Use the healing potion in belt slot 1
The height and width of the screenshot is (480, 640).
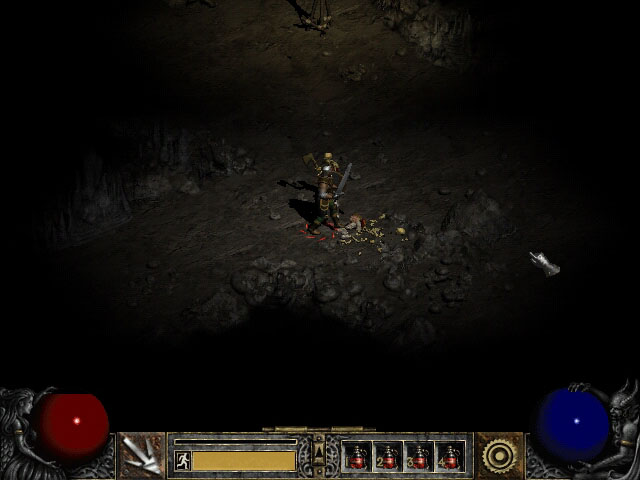coord(357,457)
